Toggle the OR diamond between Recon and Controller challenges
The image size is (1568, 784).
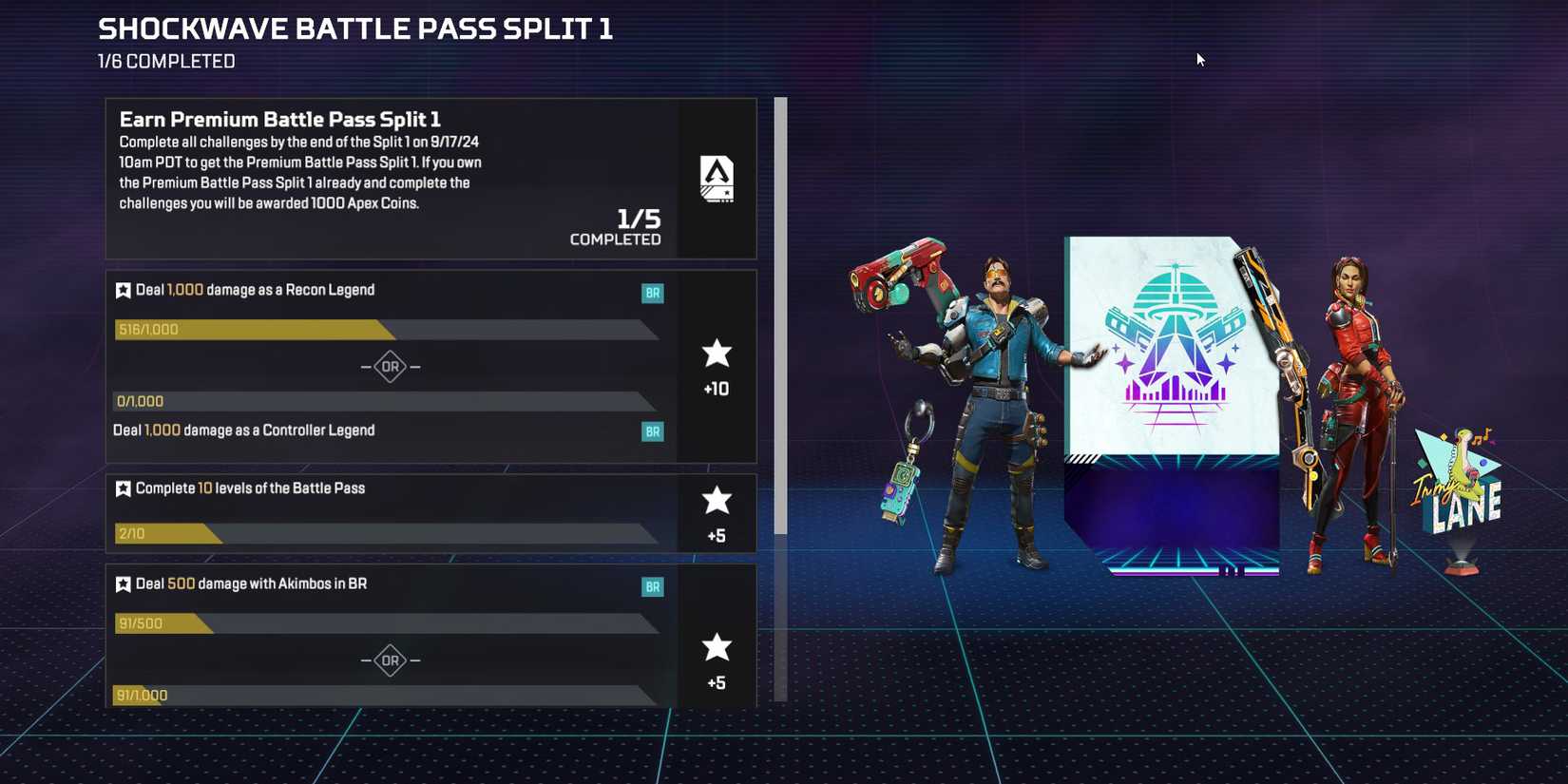coord(389,366)
